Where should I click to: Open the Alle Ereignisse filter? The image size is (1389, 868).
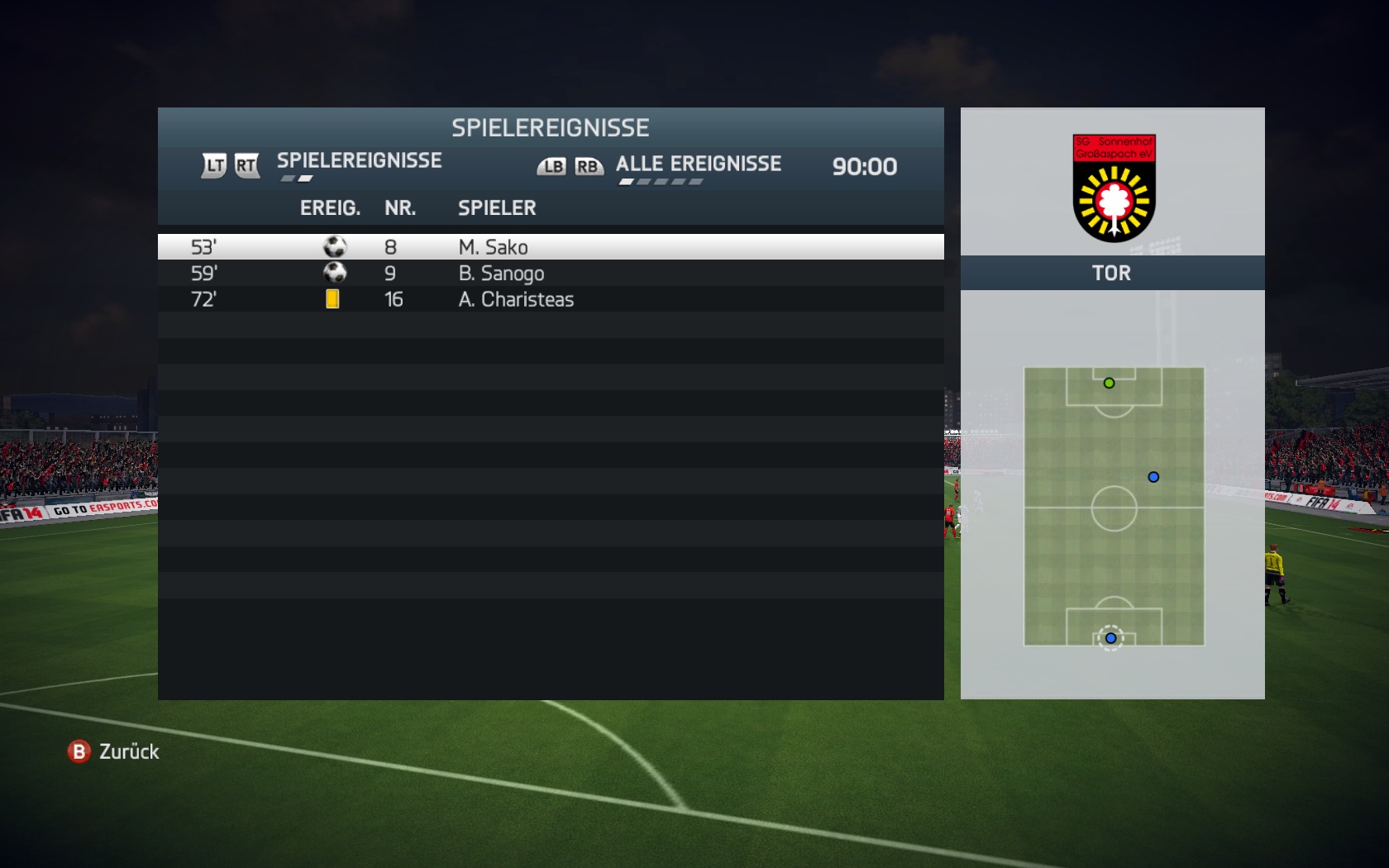click(x=698, y=165)
